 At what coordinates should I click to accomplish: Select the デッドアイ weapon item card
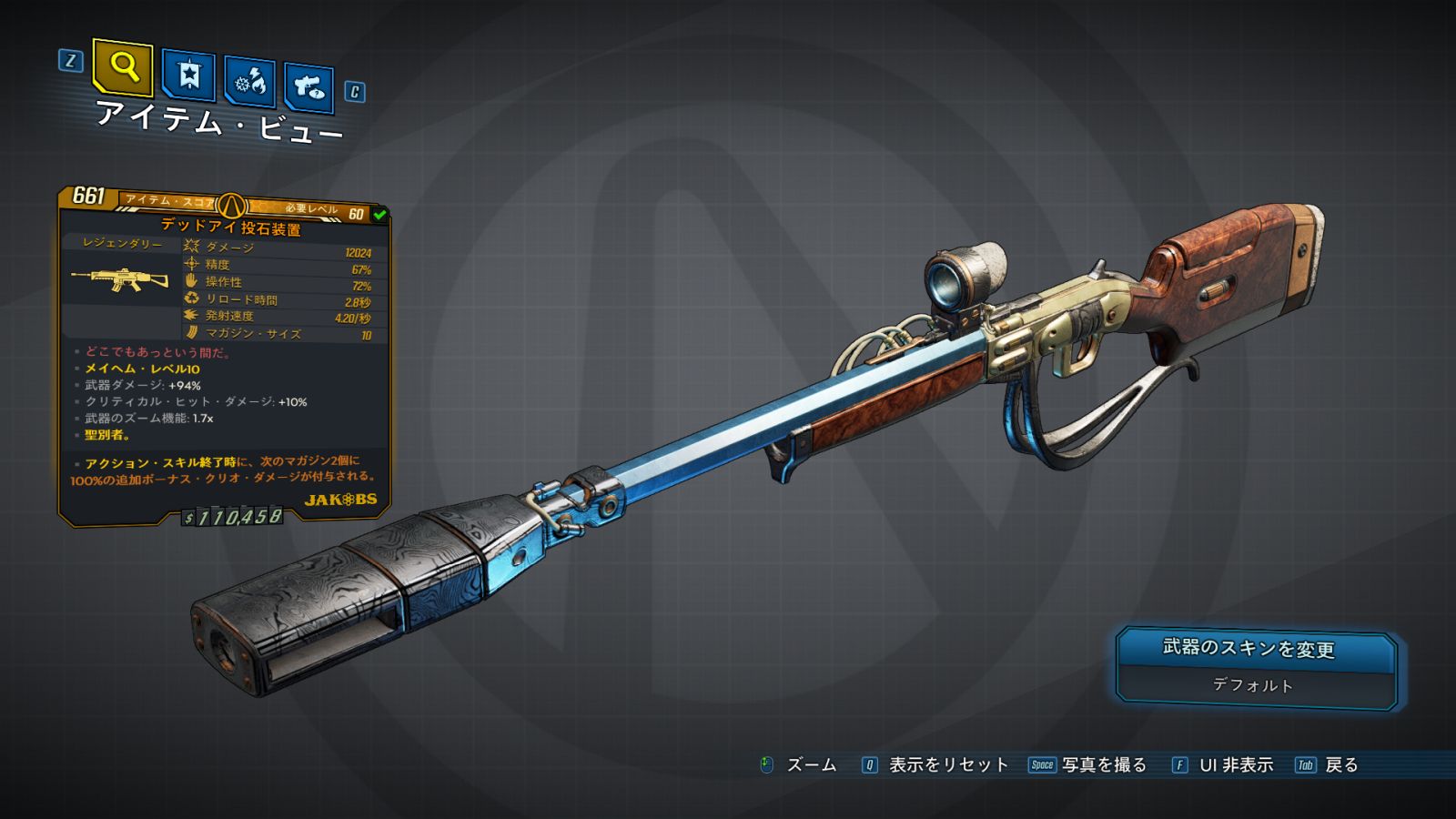[x=224, y=355]
